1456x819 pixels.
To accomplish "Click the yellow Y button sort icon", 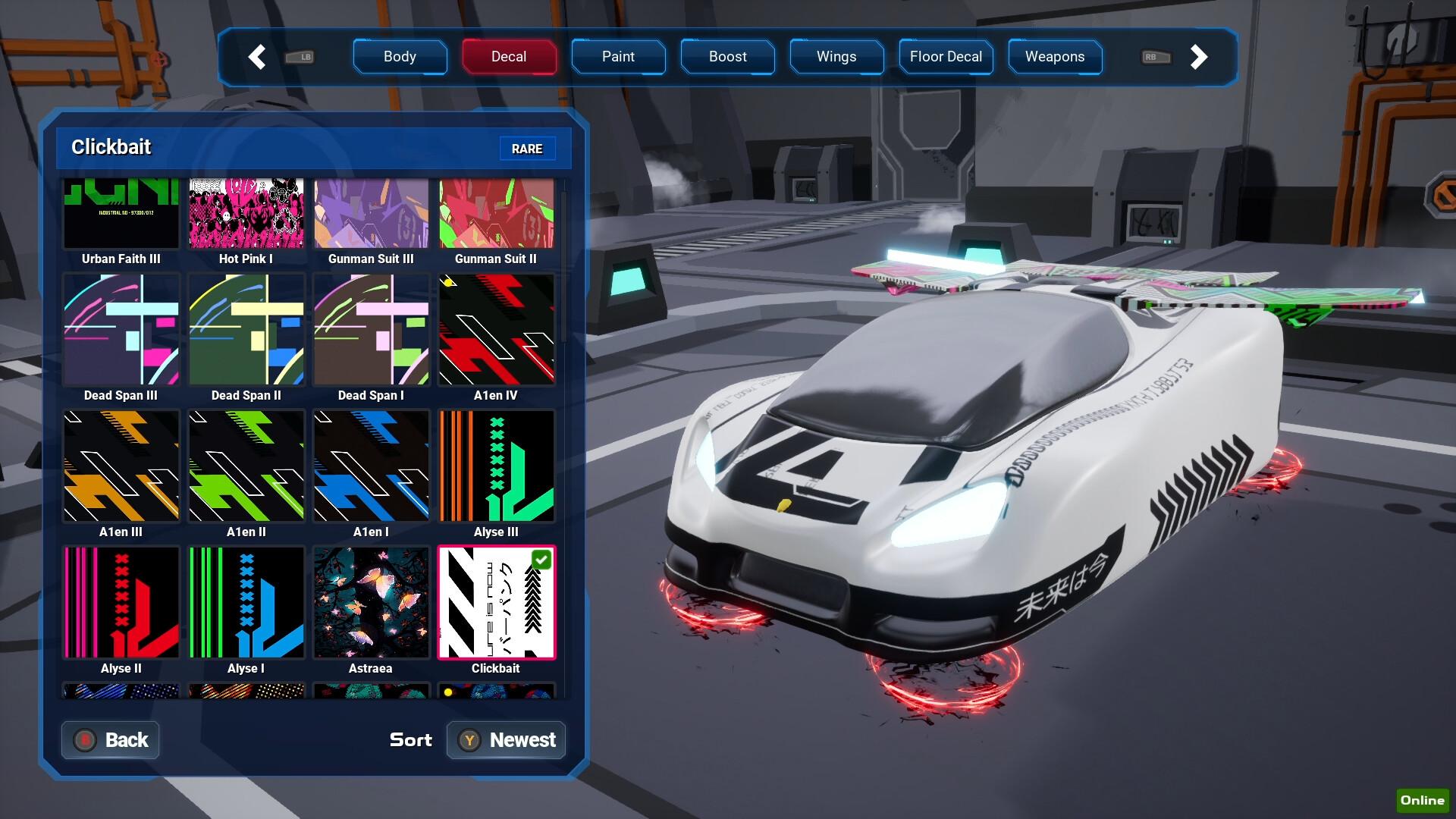I will click(x=470, y=740).
